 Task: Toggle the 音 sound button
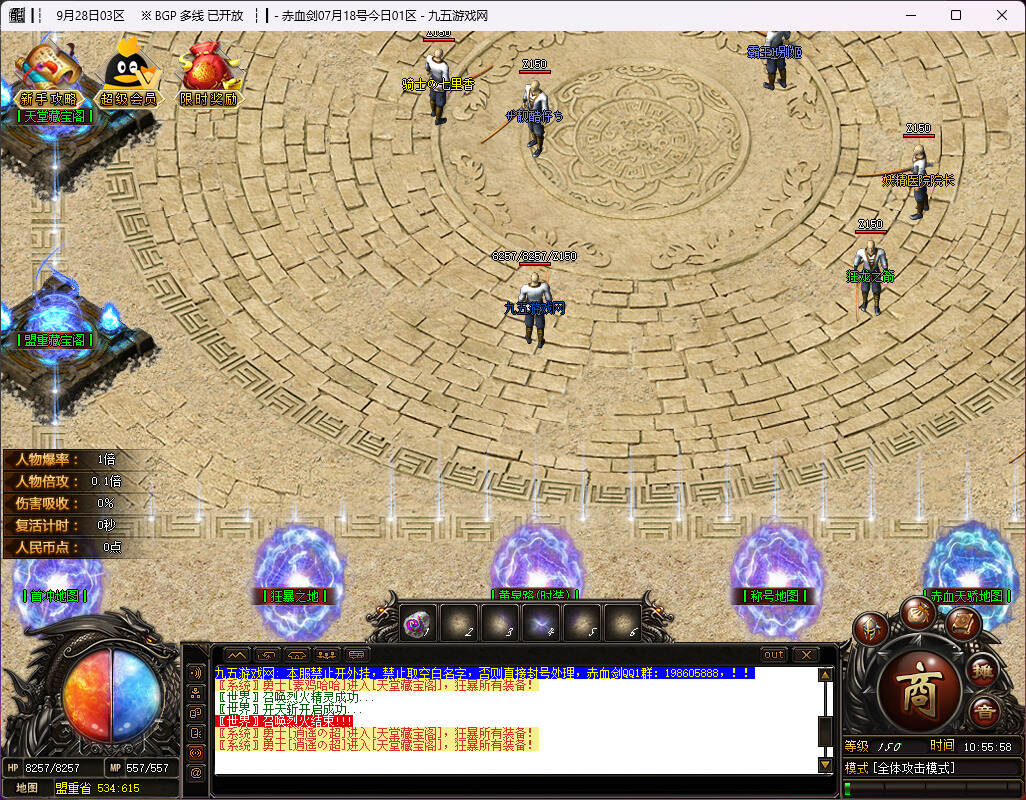(x=983, y=712)
